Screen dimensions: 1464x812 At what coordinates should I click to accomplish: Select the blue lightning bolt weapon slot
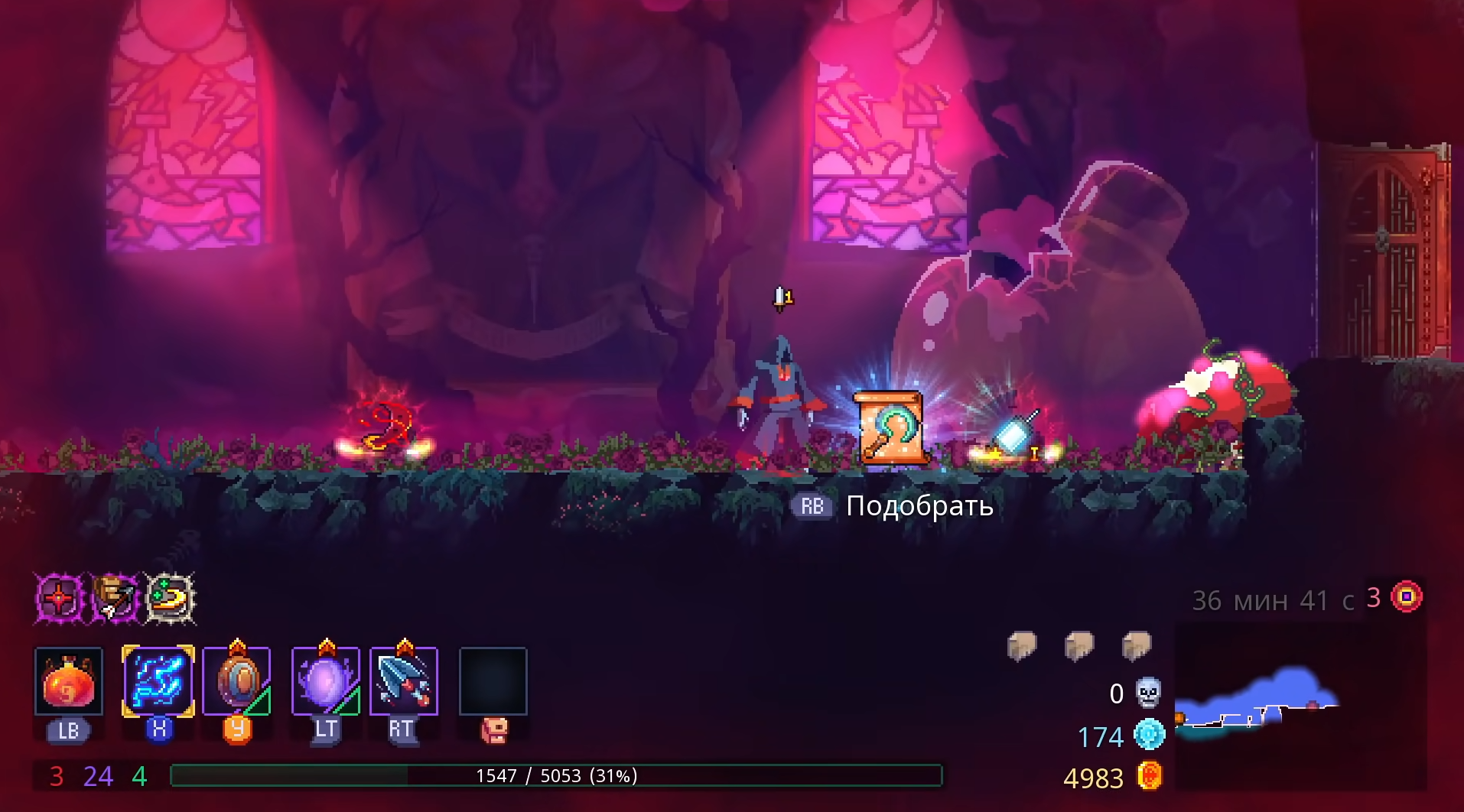[158, 681]
